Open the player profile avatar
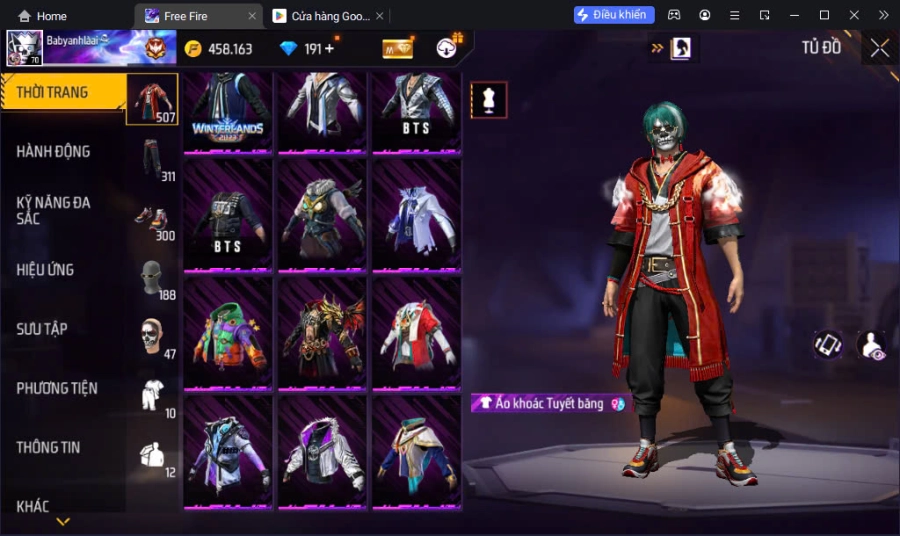This screenshot has height=536, width=900. tap(24, 48)
